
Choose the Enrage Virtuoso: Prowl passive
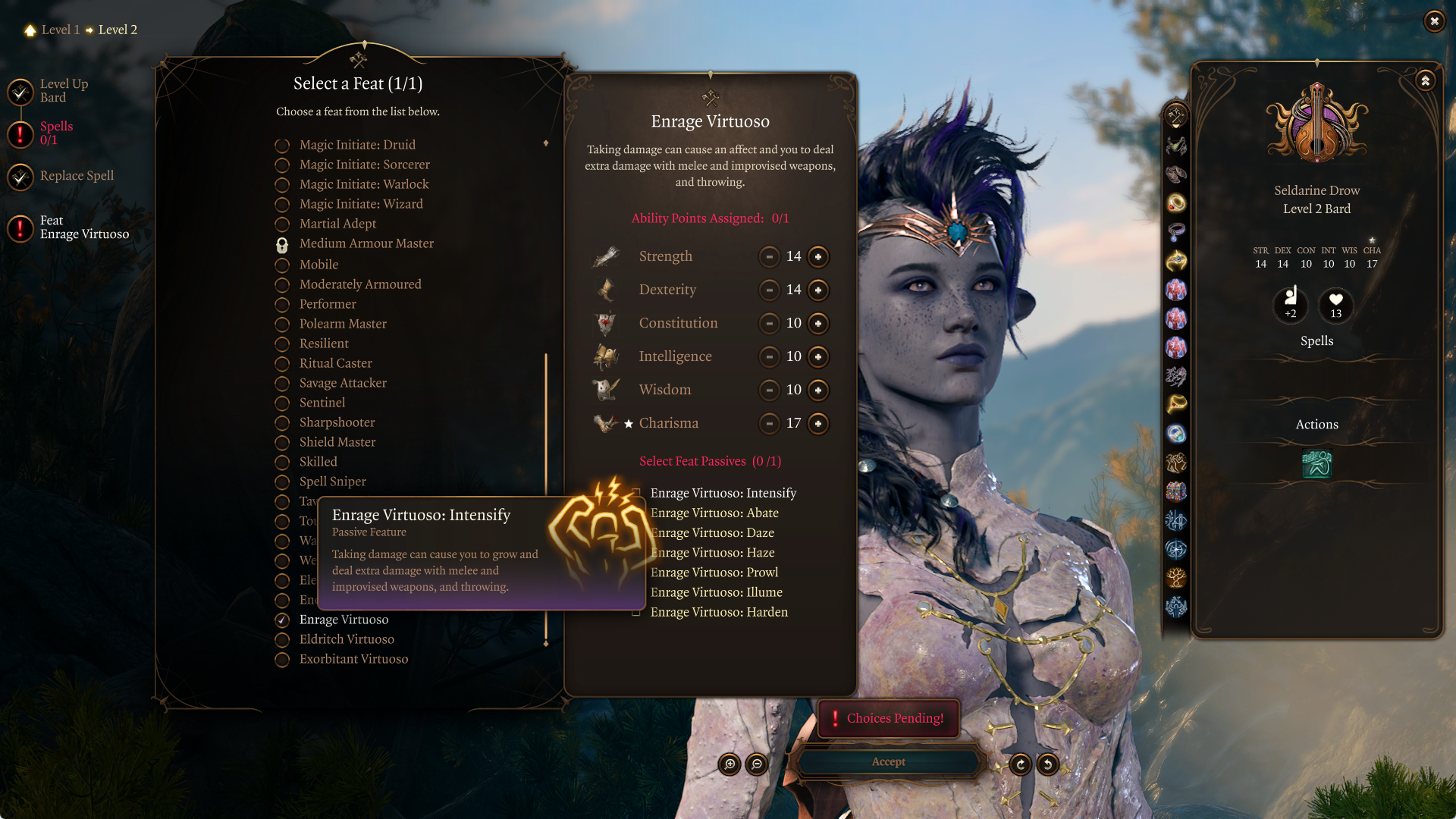pos(714,573)
